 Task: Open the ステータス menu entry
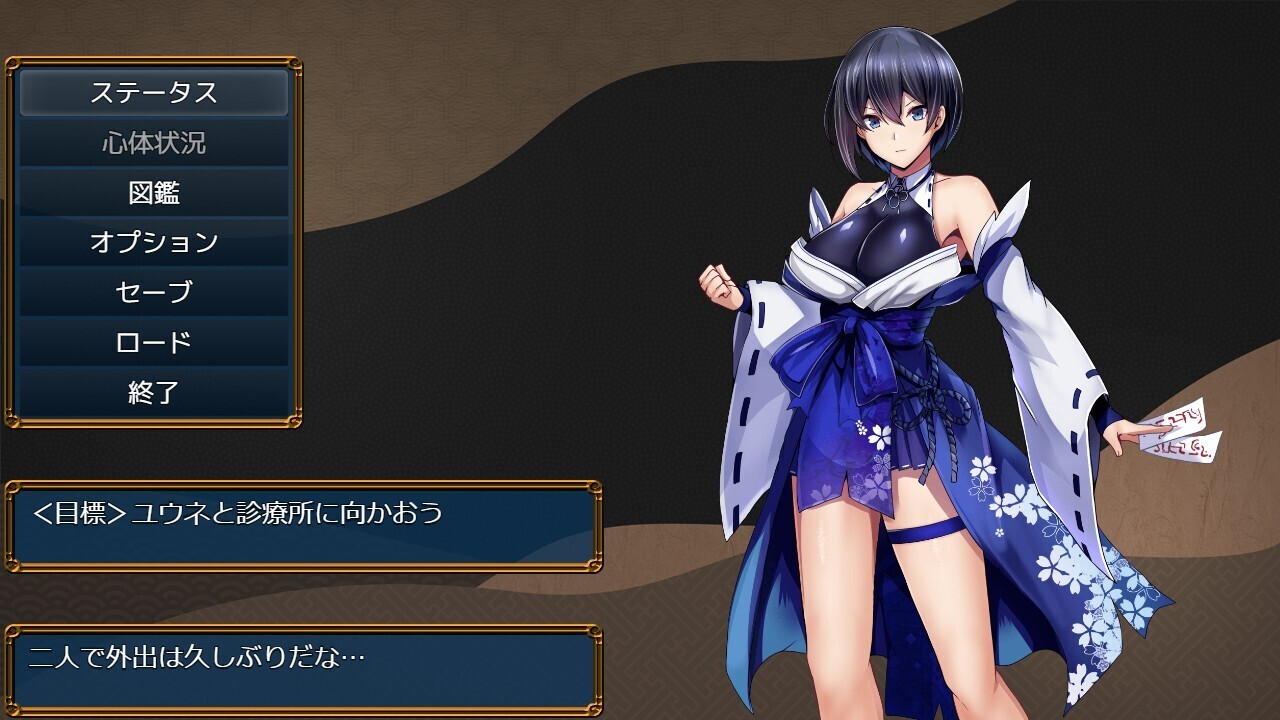[x=154, y=93]
